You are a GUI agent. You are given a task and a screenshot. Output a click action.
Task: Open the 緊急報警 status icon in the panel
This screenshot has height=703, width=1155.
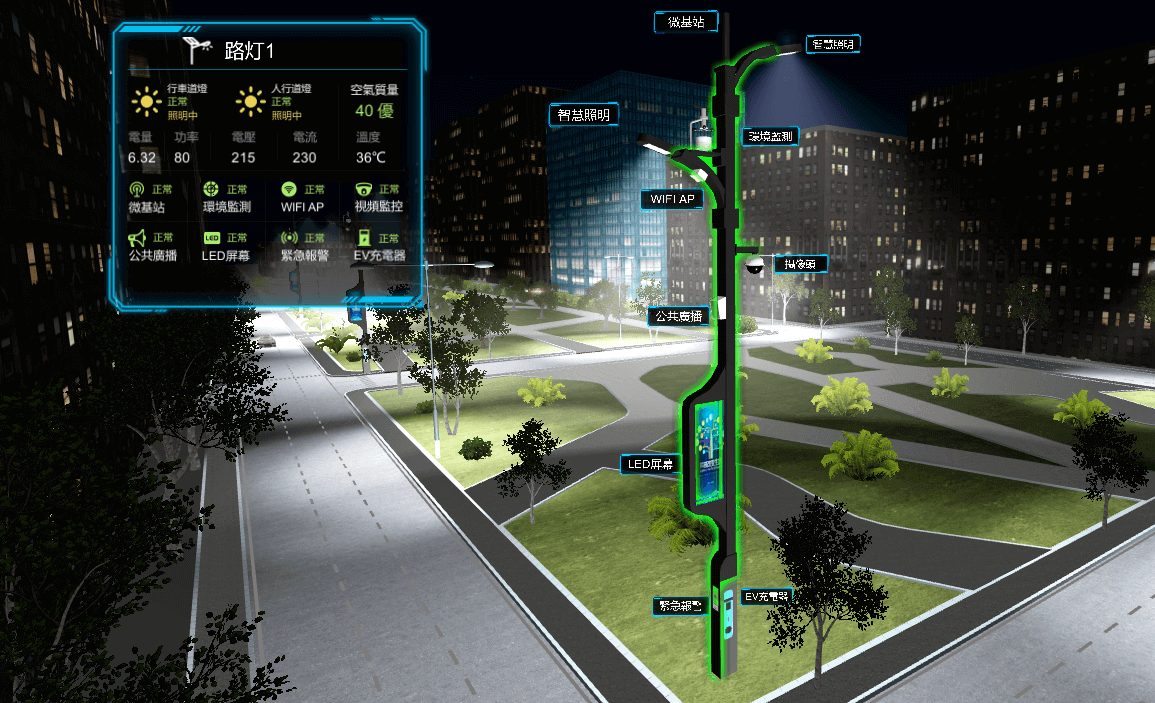tap(289, 238)
